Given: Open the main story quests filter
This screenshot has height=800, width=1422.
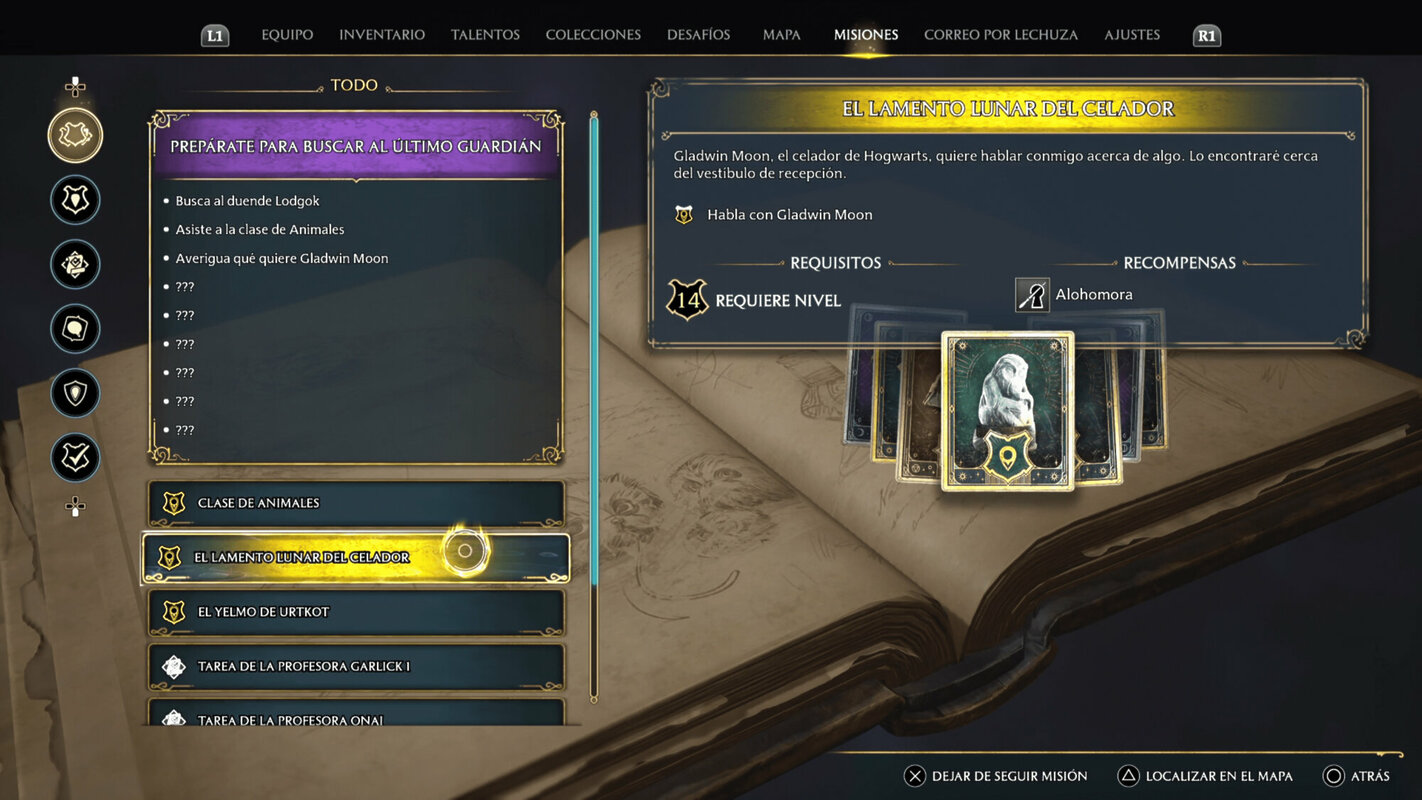Looking at the screenshot, I should (75, 199).
